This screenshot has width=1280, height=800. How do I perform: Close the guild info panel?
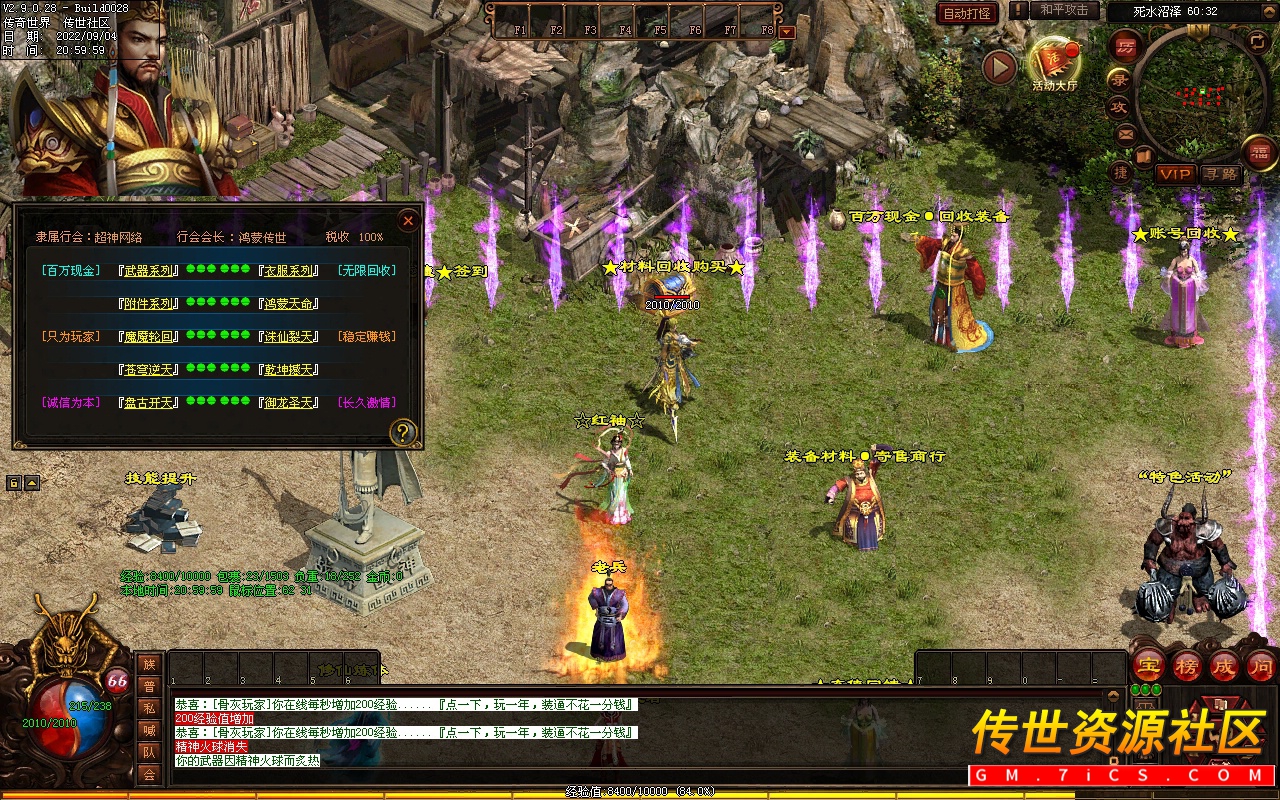408,220
